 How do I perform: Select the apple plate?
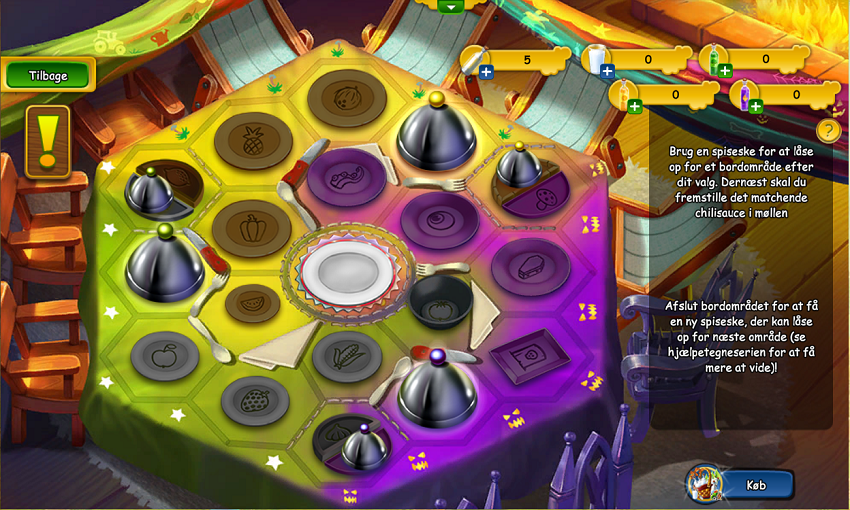click(x=166, y=354)
